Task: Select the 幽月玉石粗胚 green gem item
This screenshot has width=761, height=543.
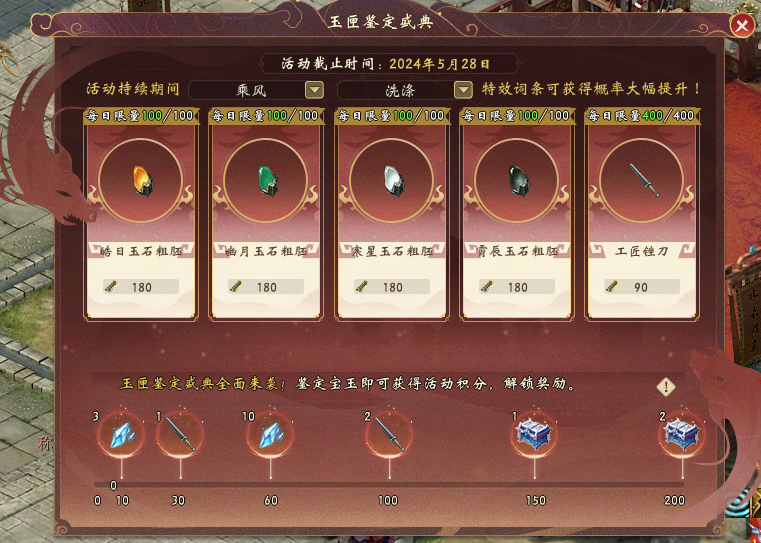Action: coord(266,181)
